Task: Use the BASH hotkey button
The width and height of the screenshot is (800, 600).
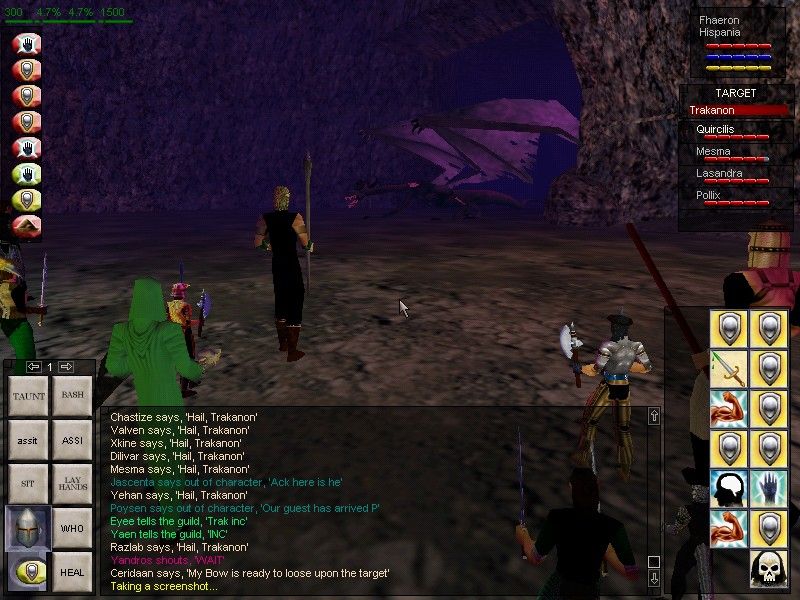Action: pos(72,396)
